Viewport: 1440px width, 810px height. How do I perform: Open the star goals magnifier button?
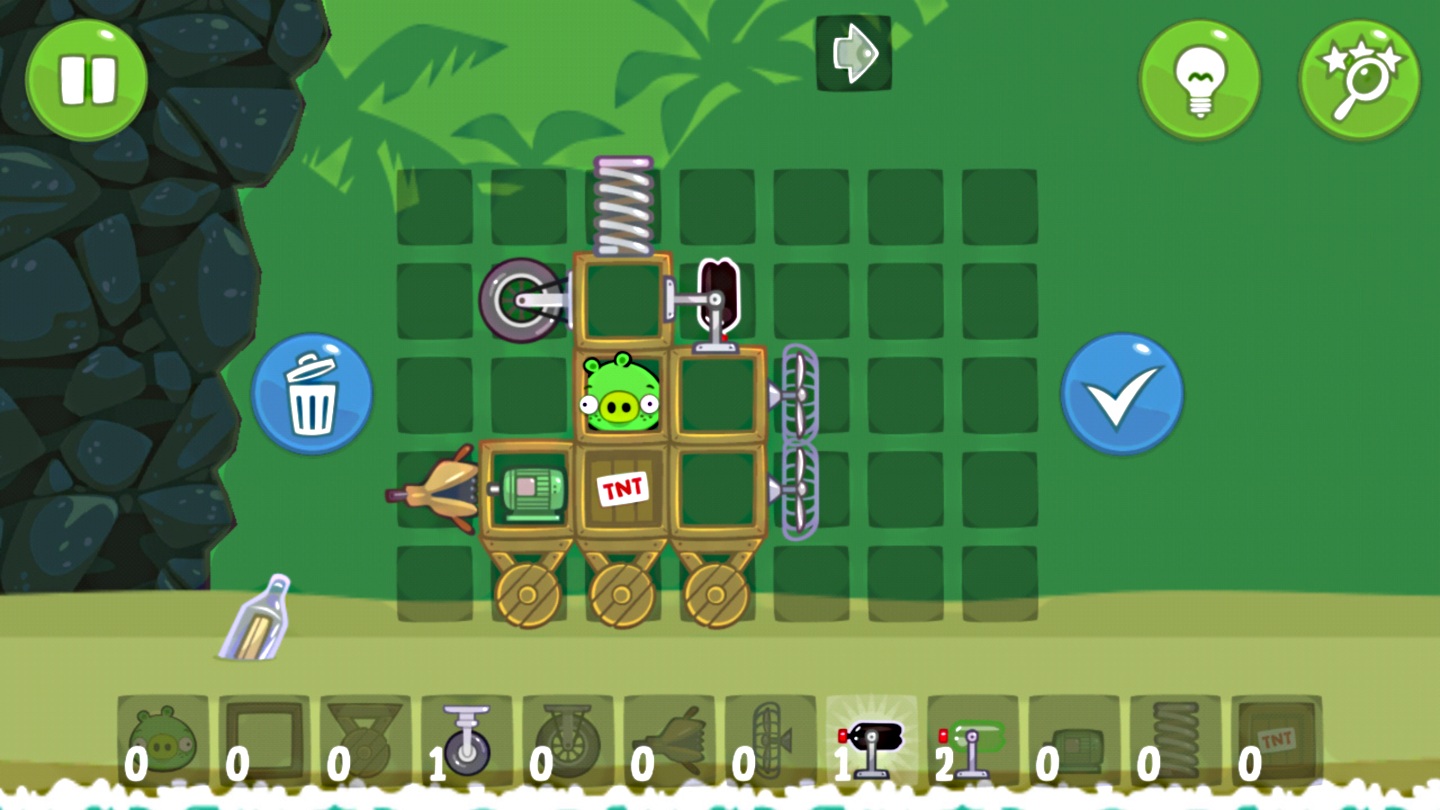point(1359,79)
